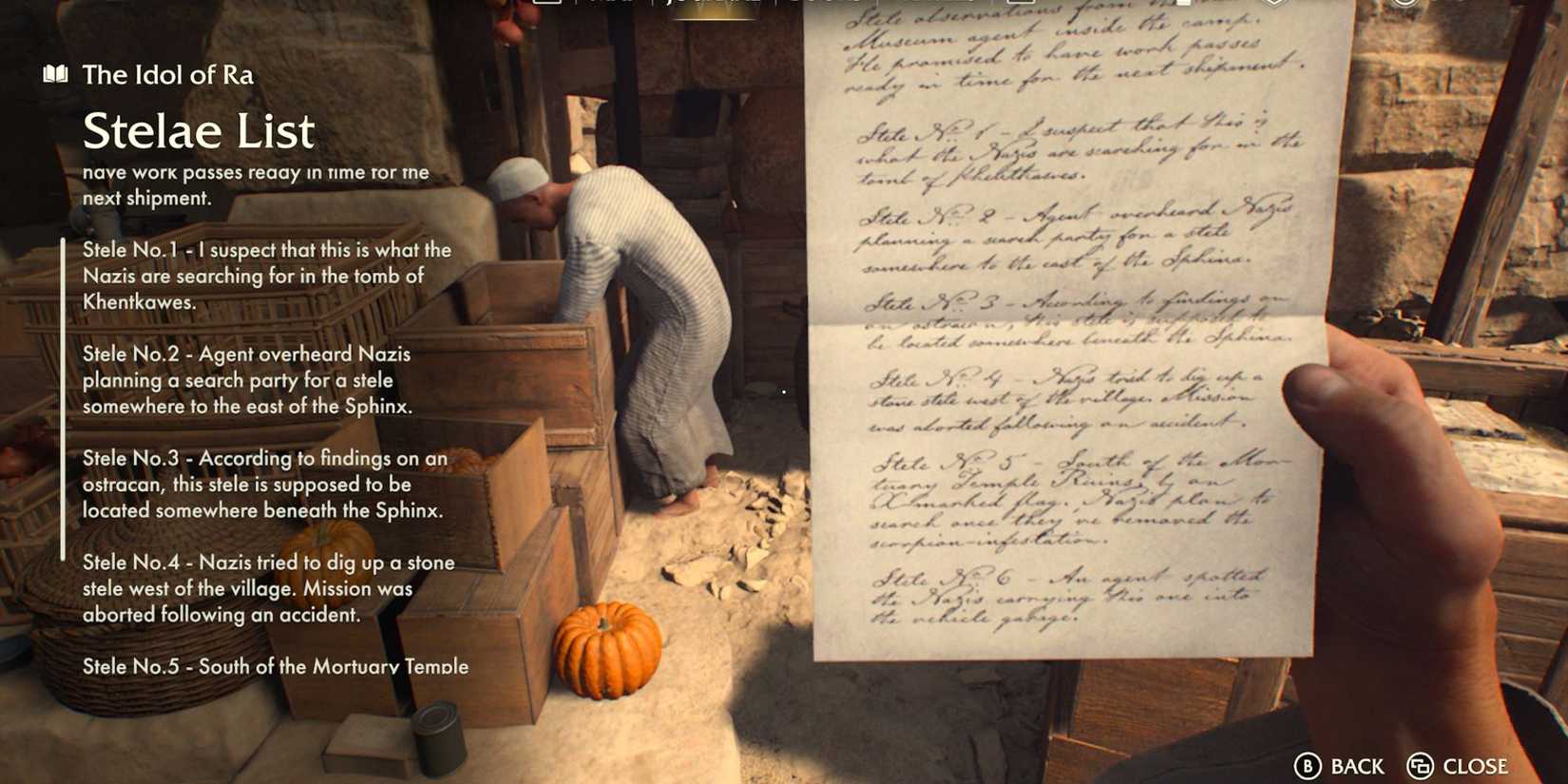Click the page-flip icon beside CLOSE
Viewport: 1568px width, 784px height.
[x=1420, y=765]
